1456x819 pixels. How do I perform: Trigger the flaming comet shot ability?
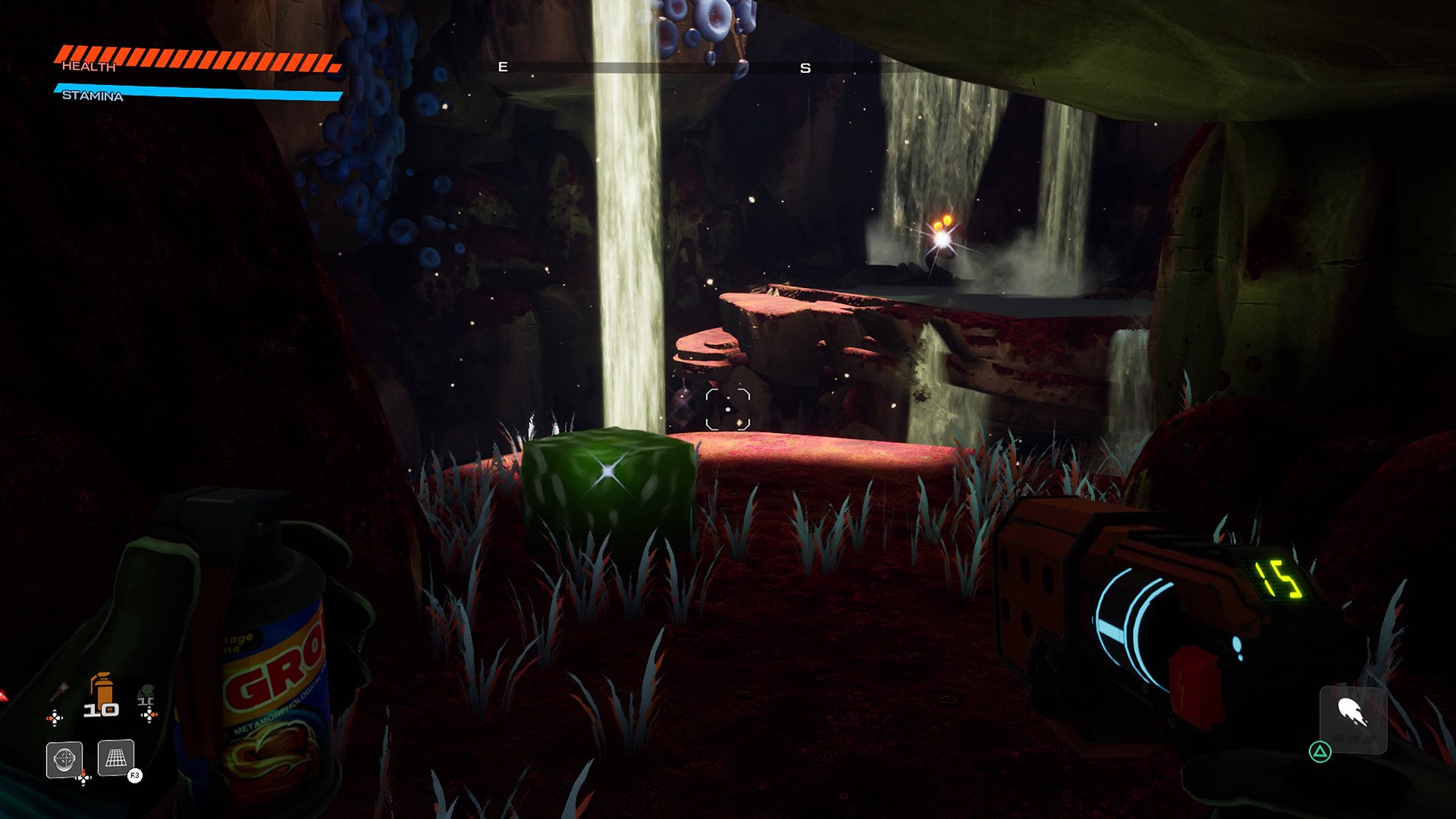point(1353,717)
